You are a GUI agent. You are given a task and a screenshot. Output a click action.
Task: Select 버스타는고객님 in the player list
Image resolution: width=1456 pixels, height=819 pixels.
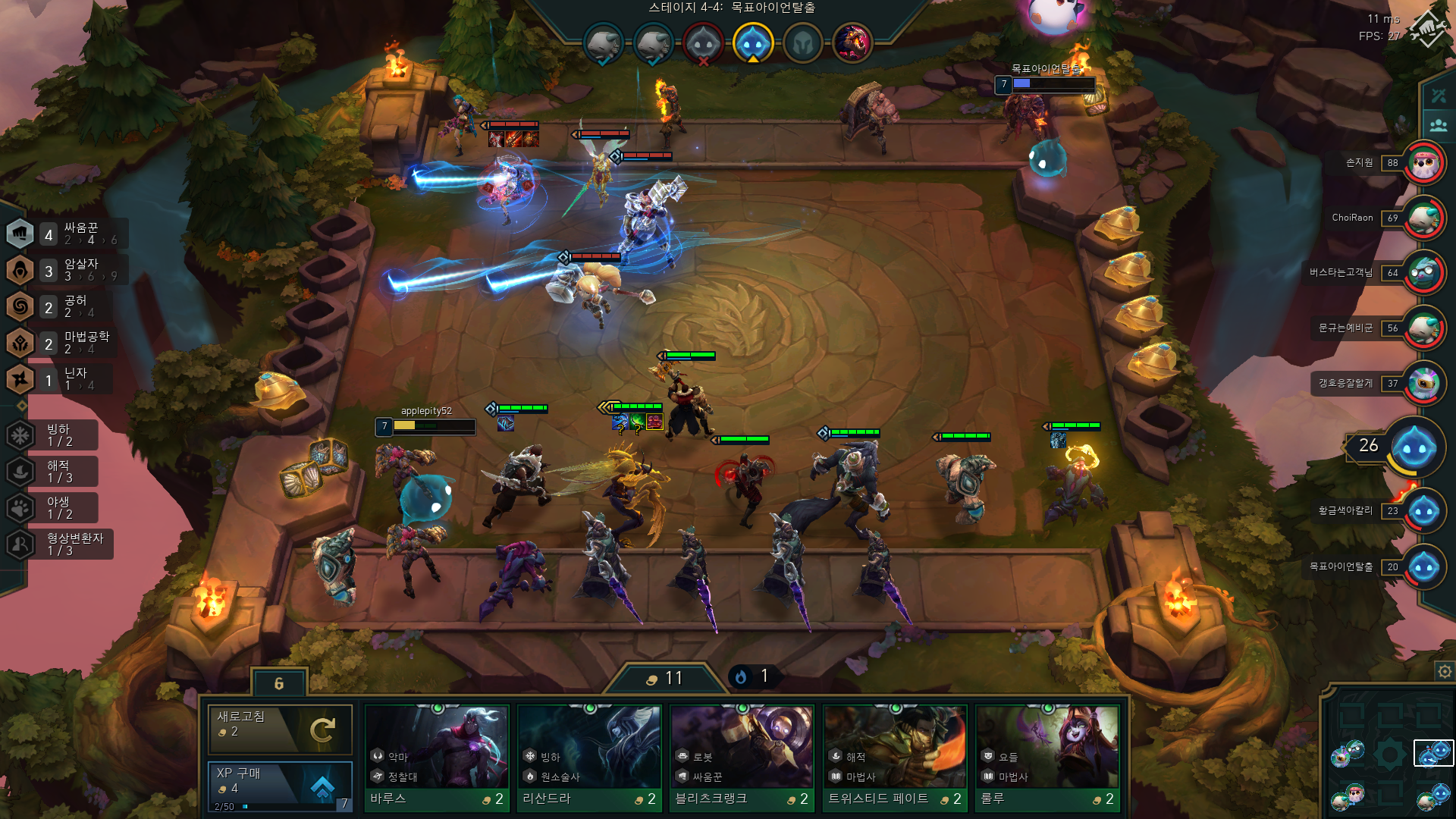click(x=1423, y=273)
